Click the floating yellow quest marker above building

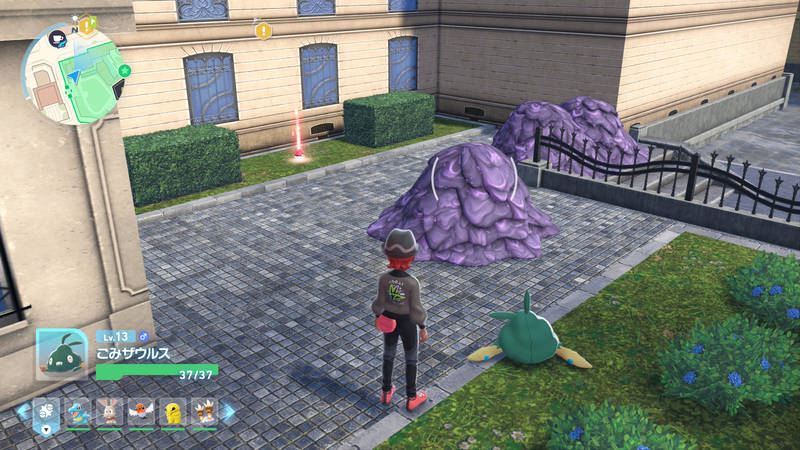[x=263, y=31]
